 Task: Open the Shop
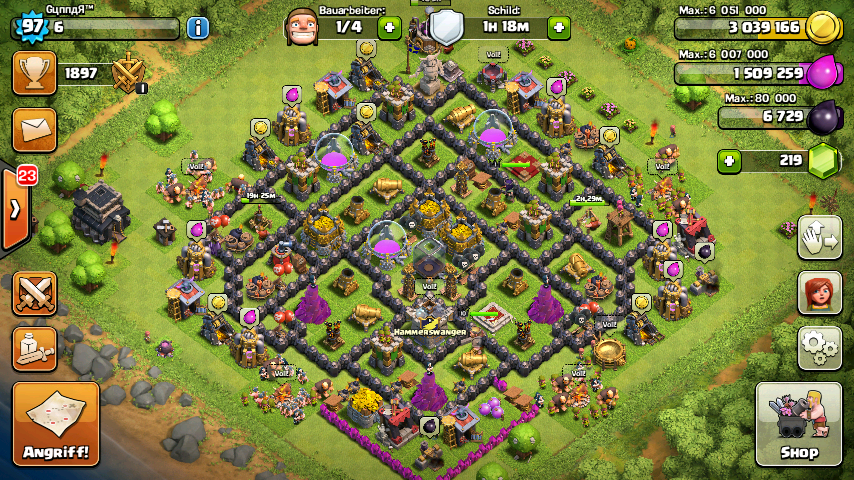click(x=798, y=424)
